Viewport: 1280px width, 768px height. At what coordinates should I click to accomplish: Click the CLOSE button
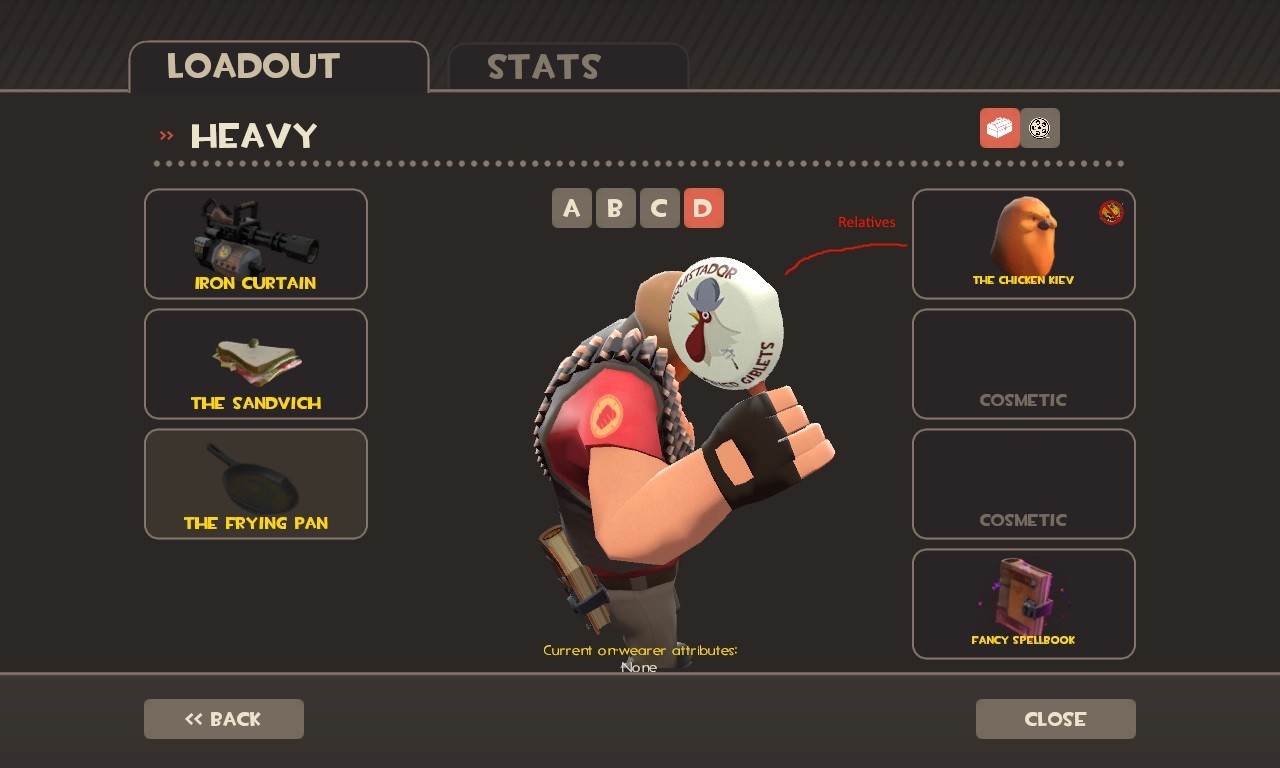[x=1055, y=718]
